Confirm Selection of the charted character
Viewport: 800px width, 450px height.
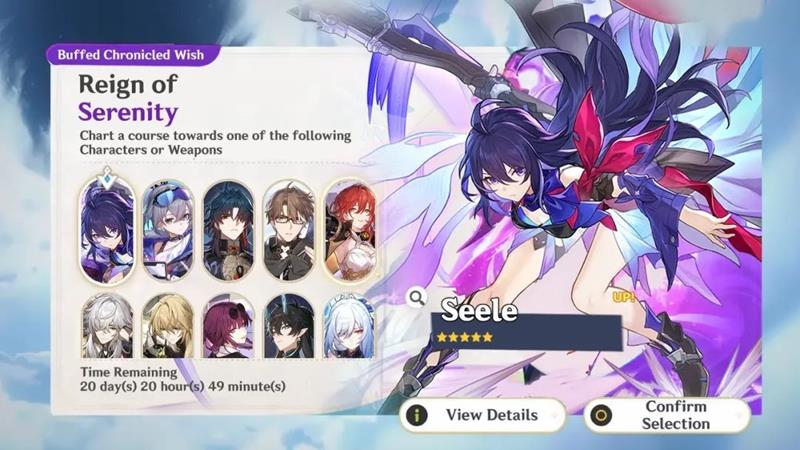(667, 415)
